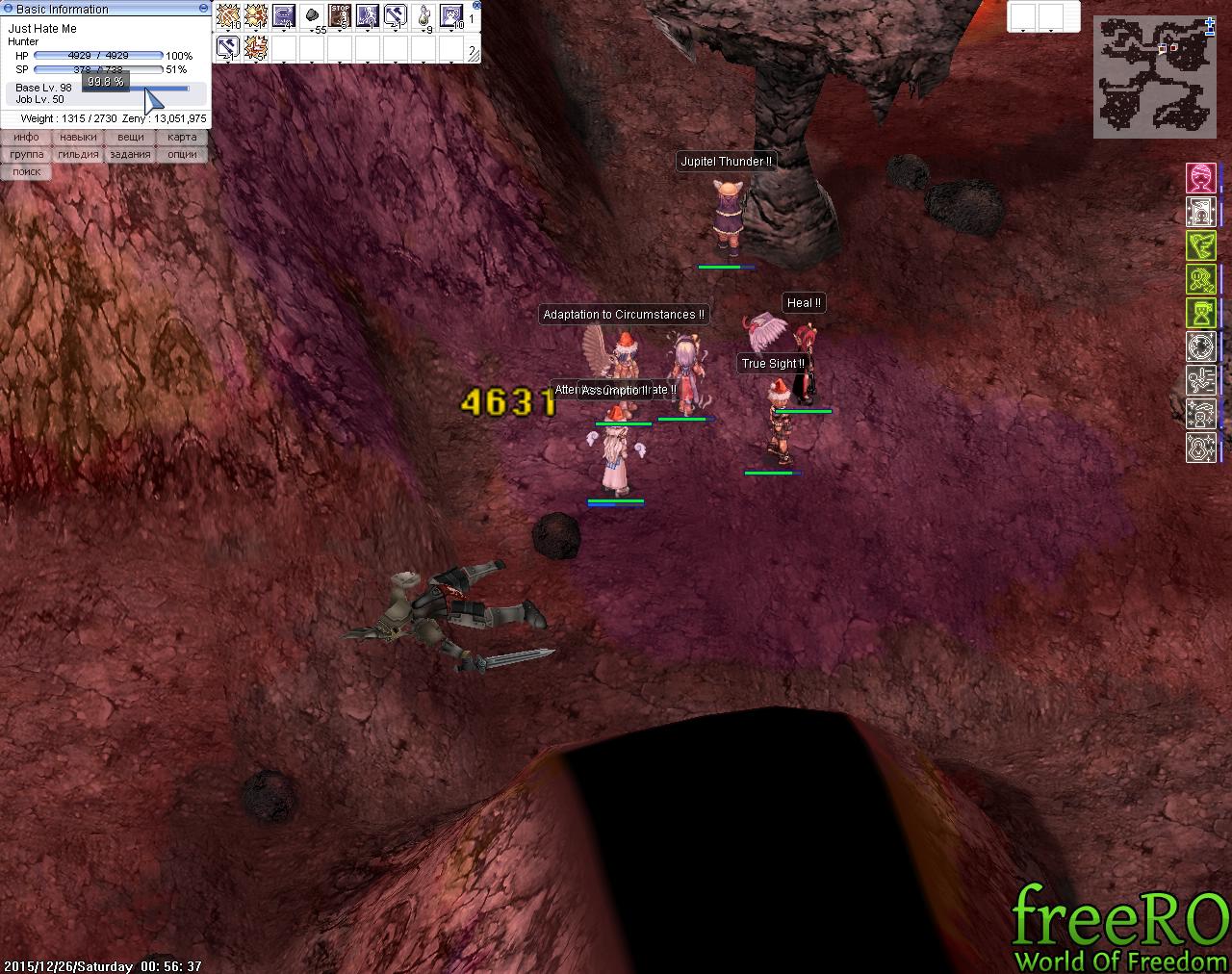1232x974 pixels.
Task: Open the опции options menu
Action: [x=182, y=155]
